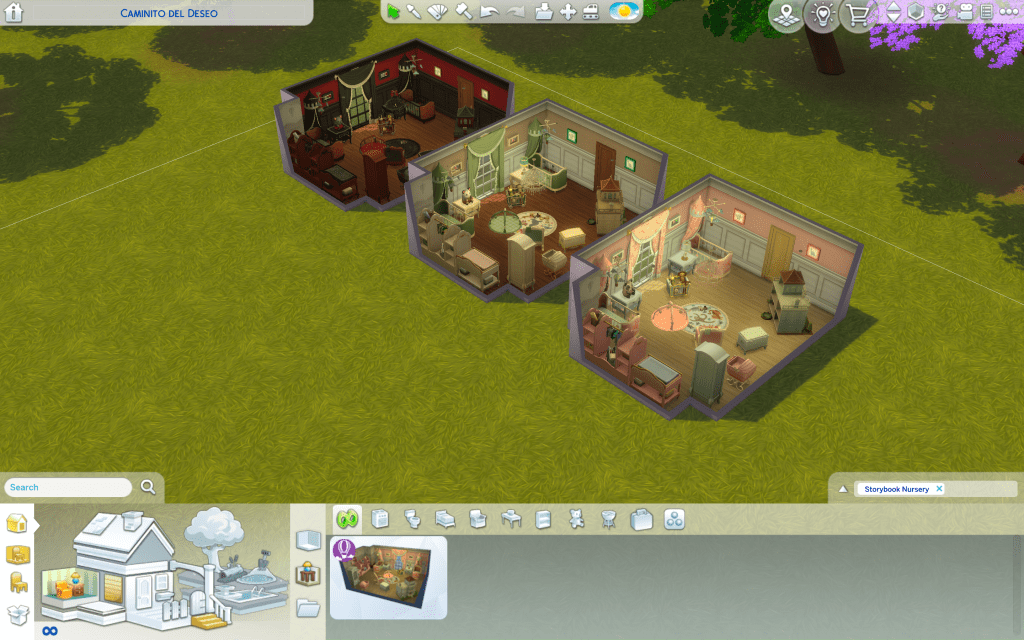Open the map pin view button

pyautogui.click(x=787, y=15)
